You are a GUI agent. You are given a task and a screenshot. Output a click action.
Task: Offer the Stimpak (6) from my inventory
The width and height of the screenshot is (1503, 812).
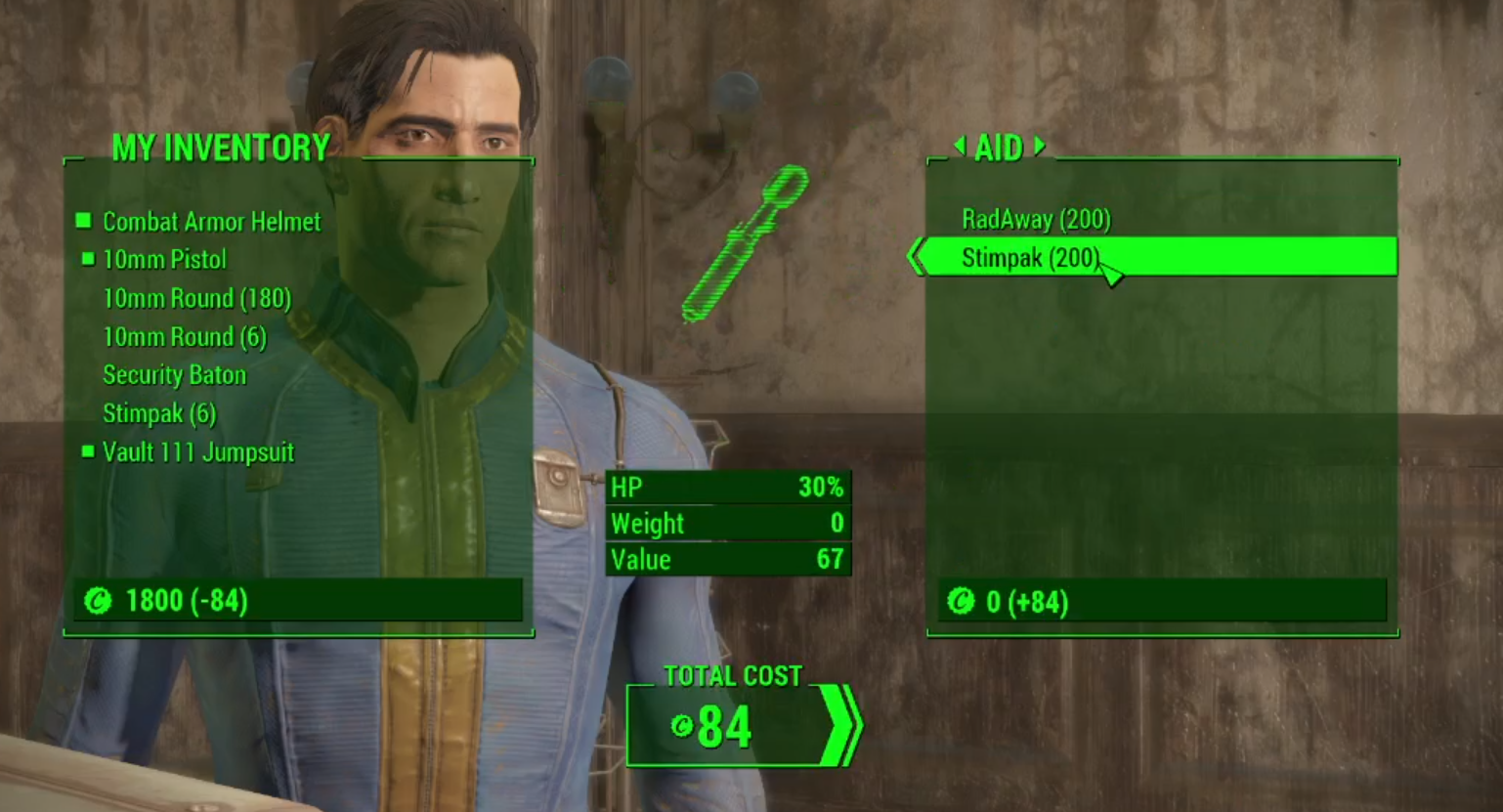[158, 414]
